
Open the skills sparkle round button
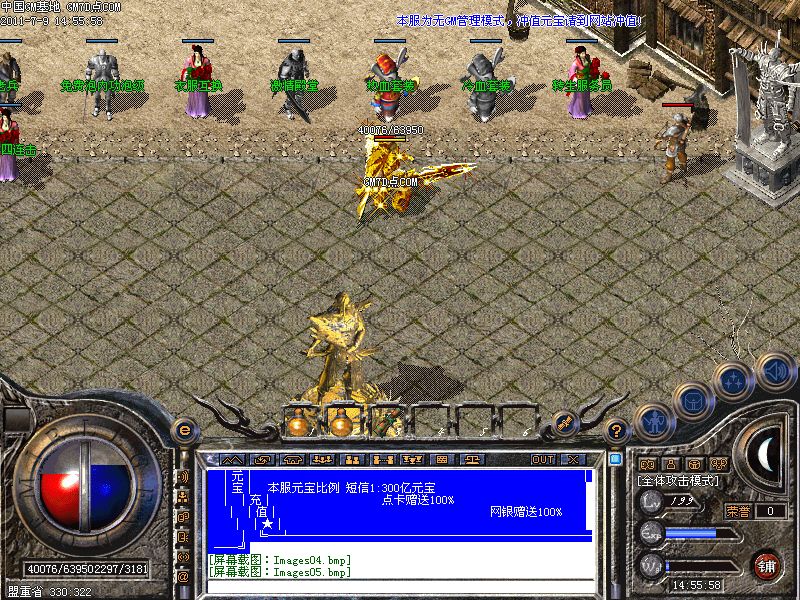(734, 379)
